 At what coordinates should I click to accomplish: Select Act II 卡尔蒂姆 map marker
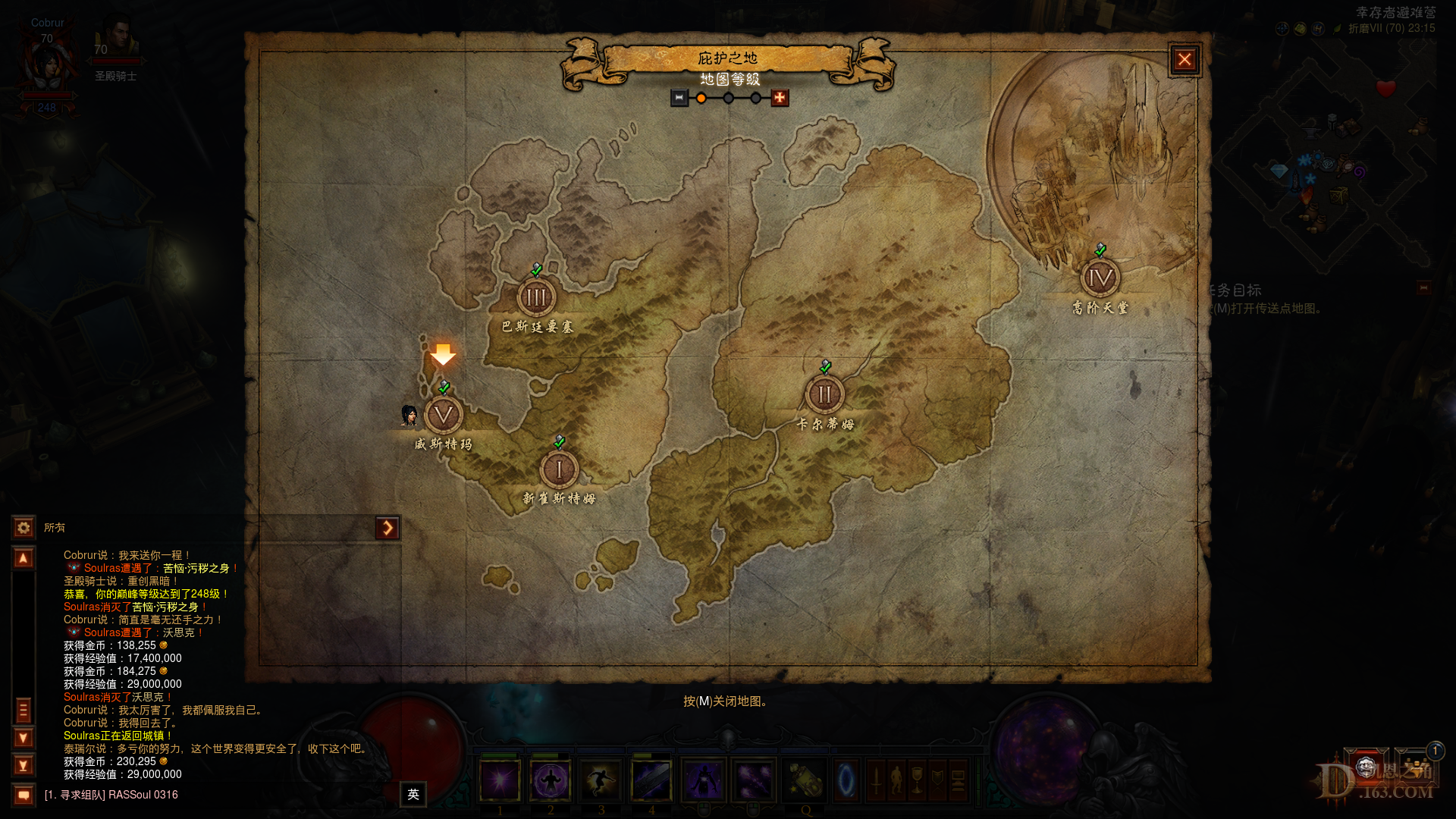(824, 394)
